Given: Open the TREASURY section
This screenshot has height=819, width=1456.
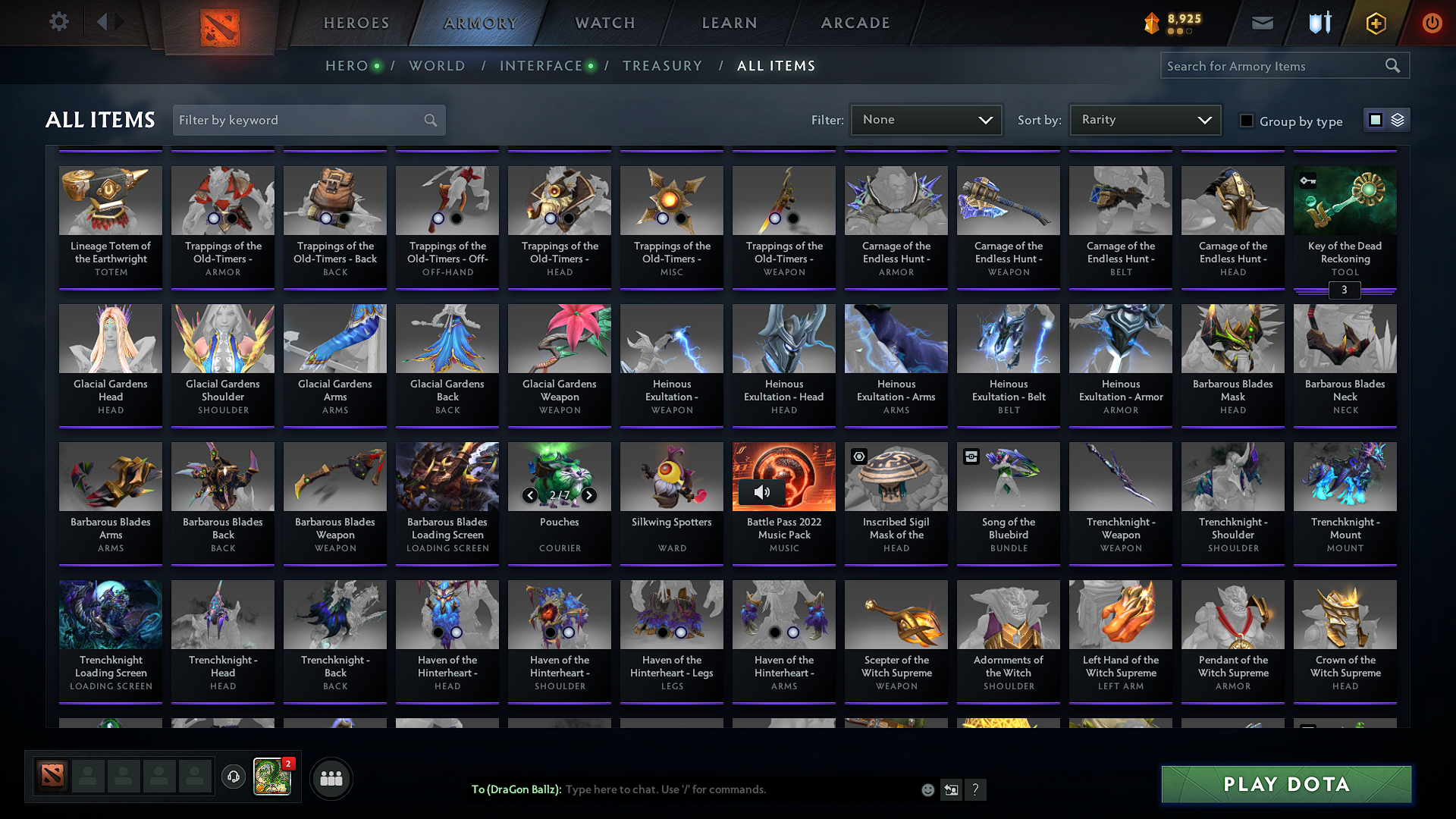Looking at the screenshot, I should pyautogui.click(x=662, y=66).
